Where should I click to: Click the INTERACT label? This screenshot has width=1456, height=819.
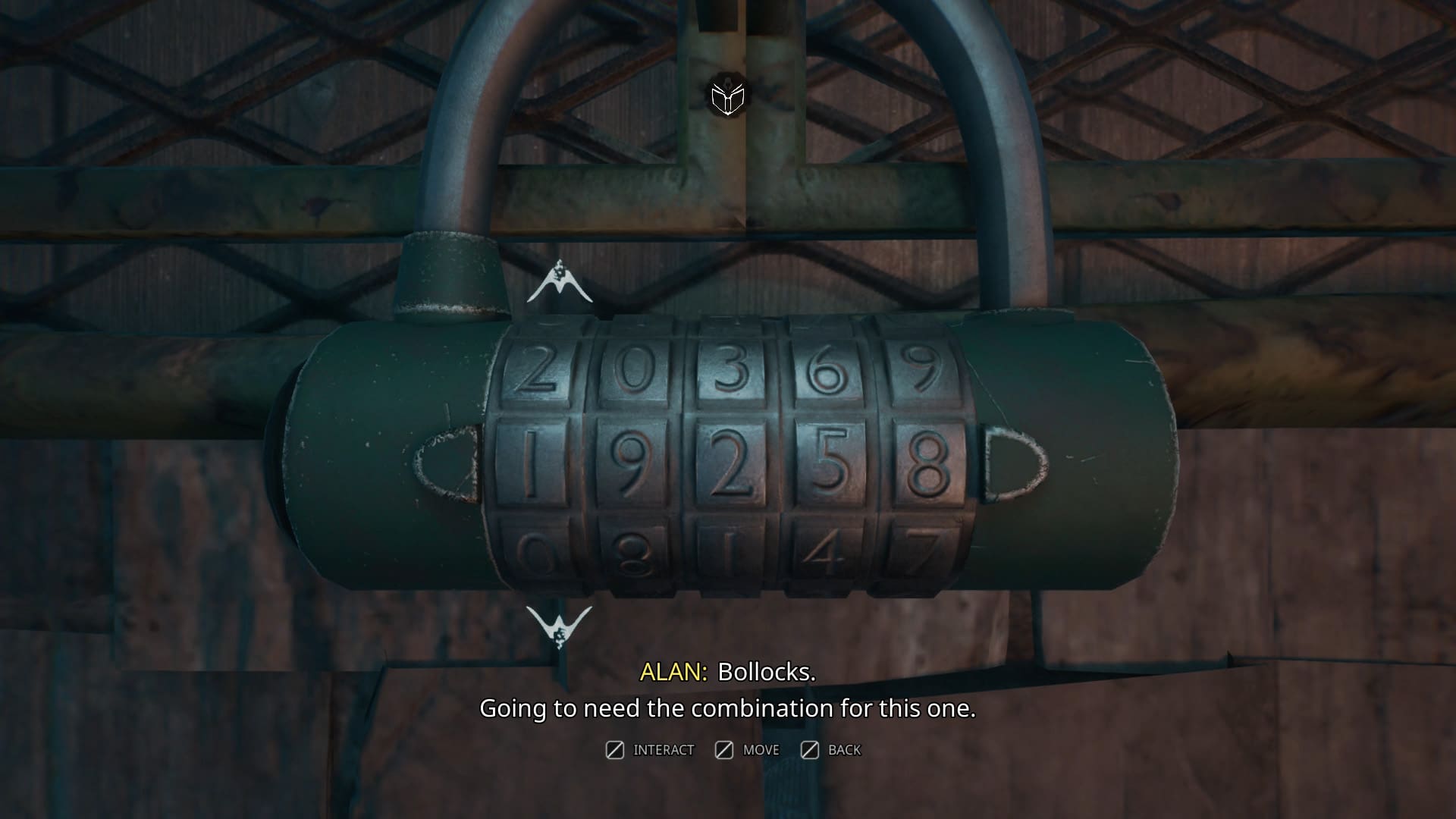(664, 750)
